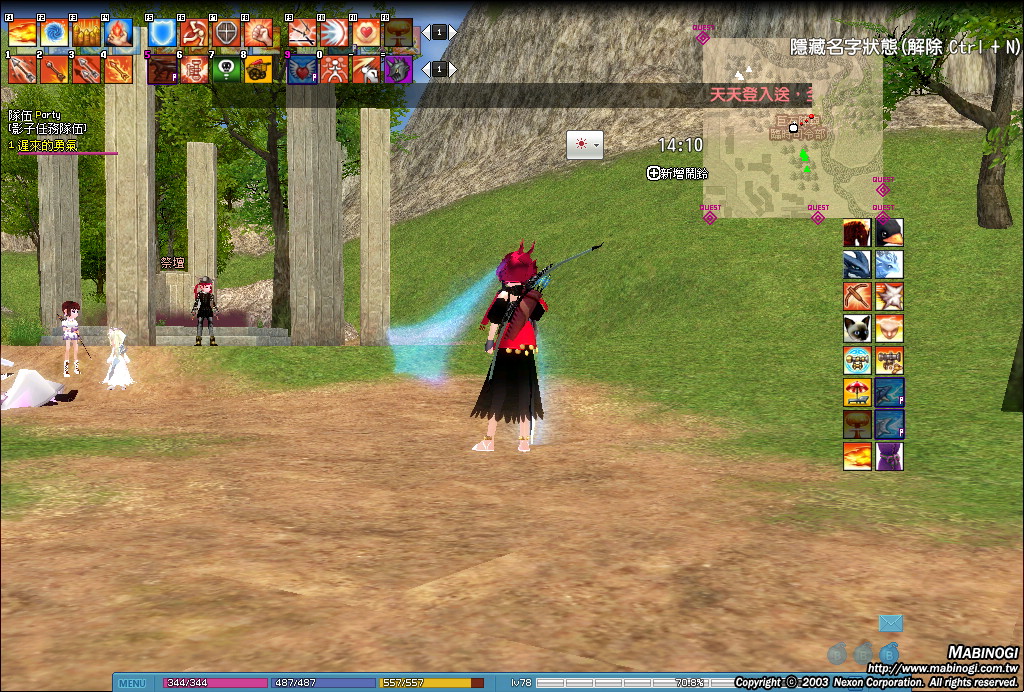
Task: Open the sun weather dropdown
Action: [x=584, y=144]
